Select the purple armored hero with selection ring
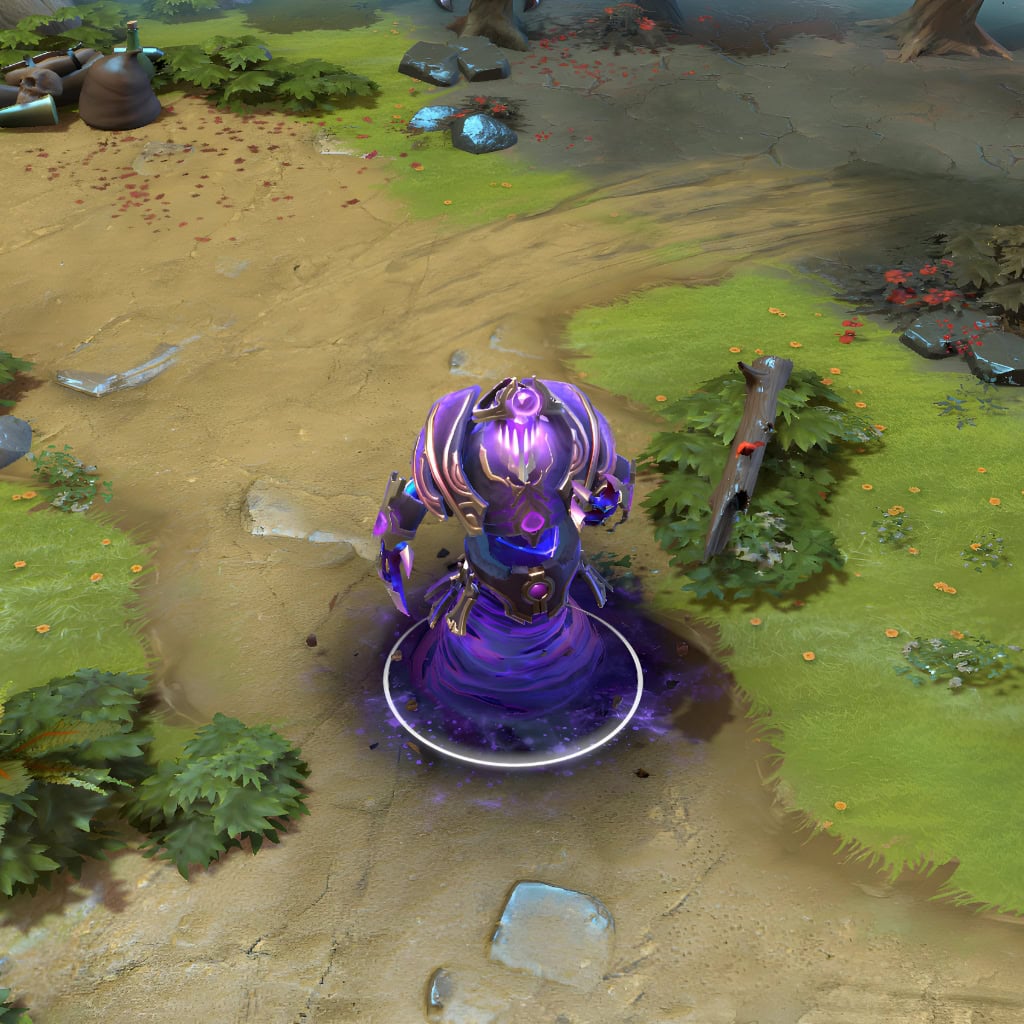Screen dimensions: 1024x1024 click(x=510, y=540)
